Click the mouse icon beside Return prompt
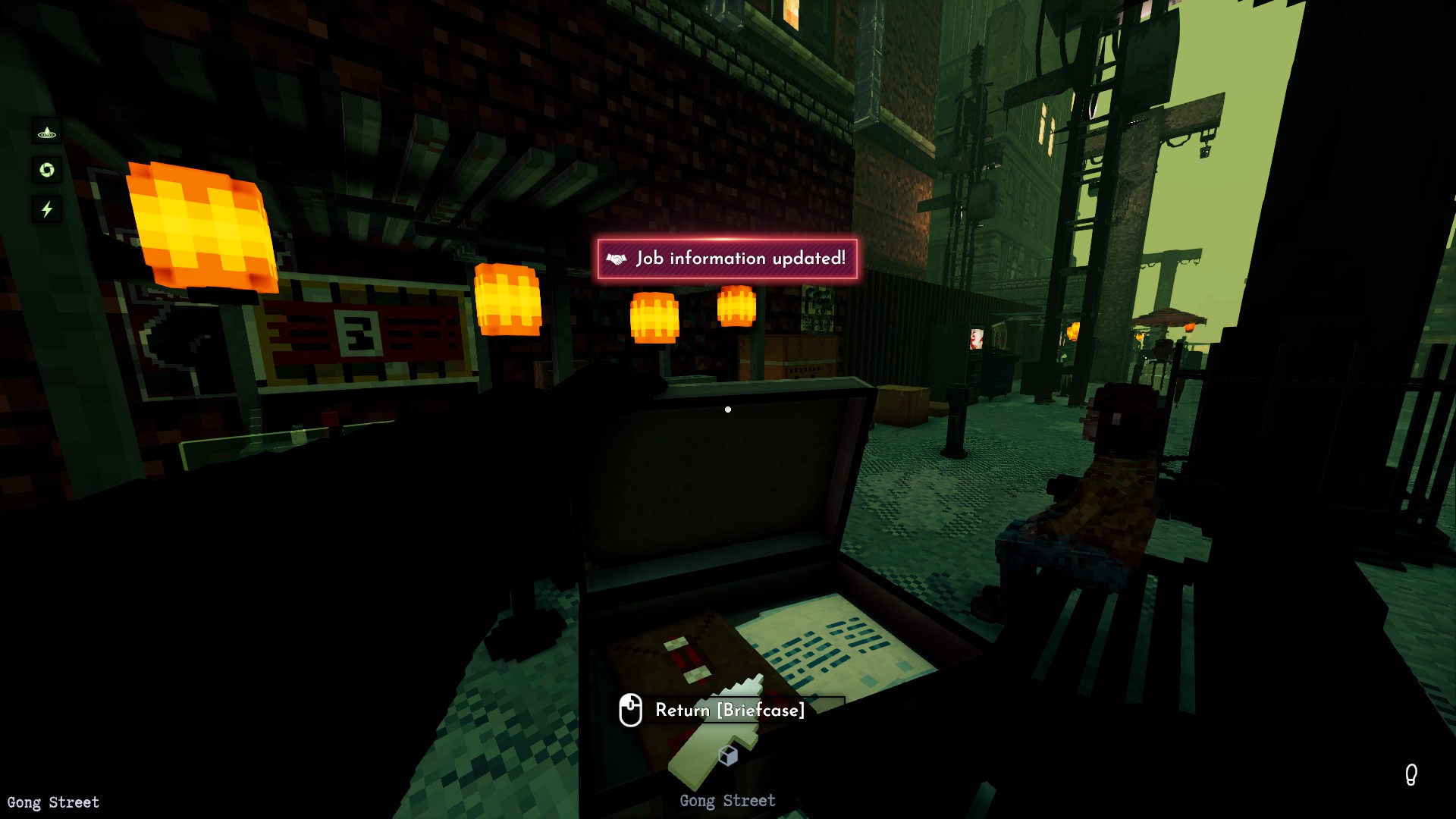The height and width of the screenshot is (819, 1456). (x=630, y=711)
